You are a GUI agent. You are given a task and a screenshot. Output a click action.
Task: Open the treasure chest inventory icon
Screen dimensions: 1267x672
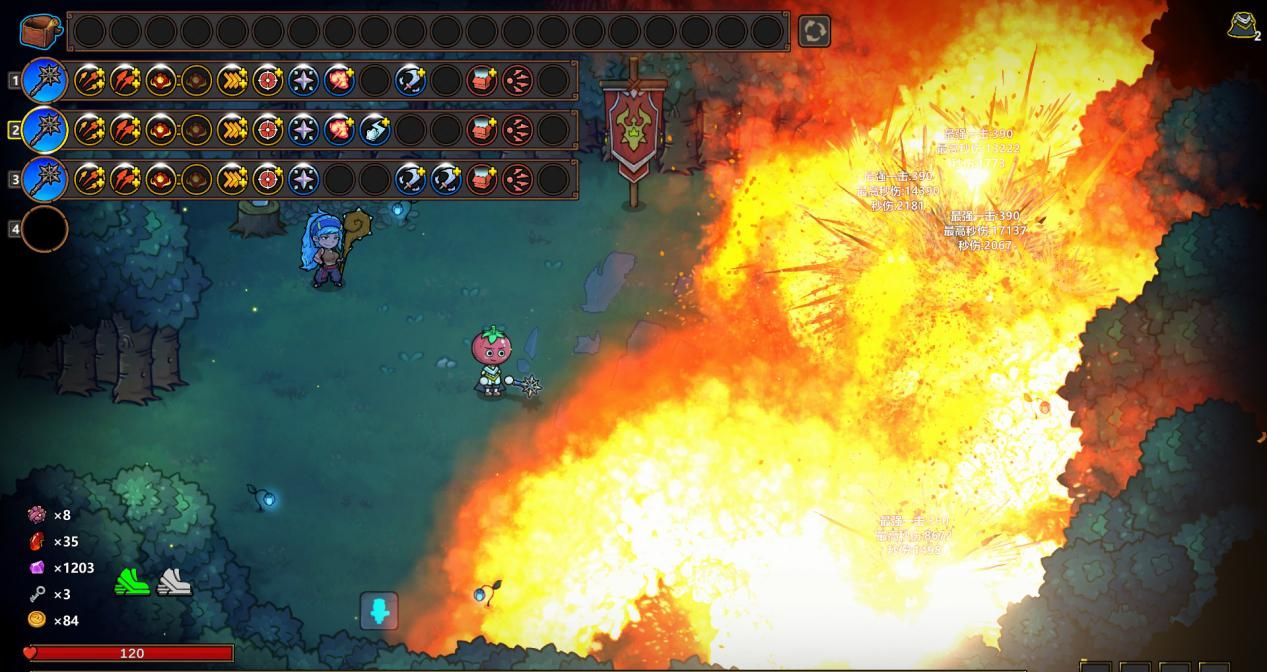(x=41, y=30)
